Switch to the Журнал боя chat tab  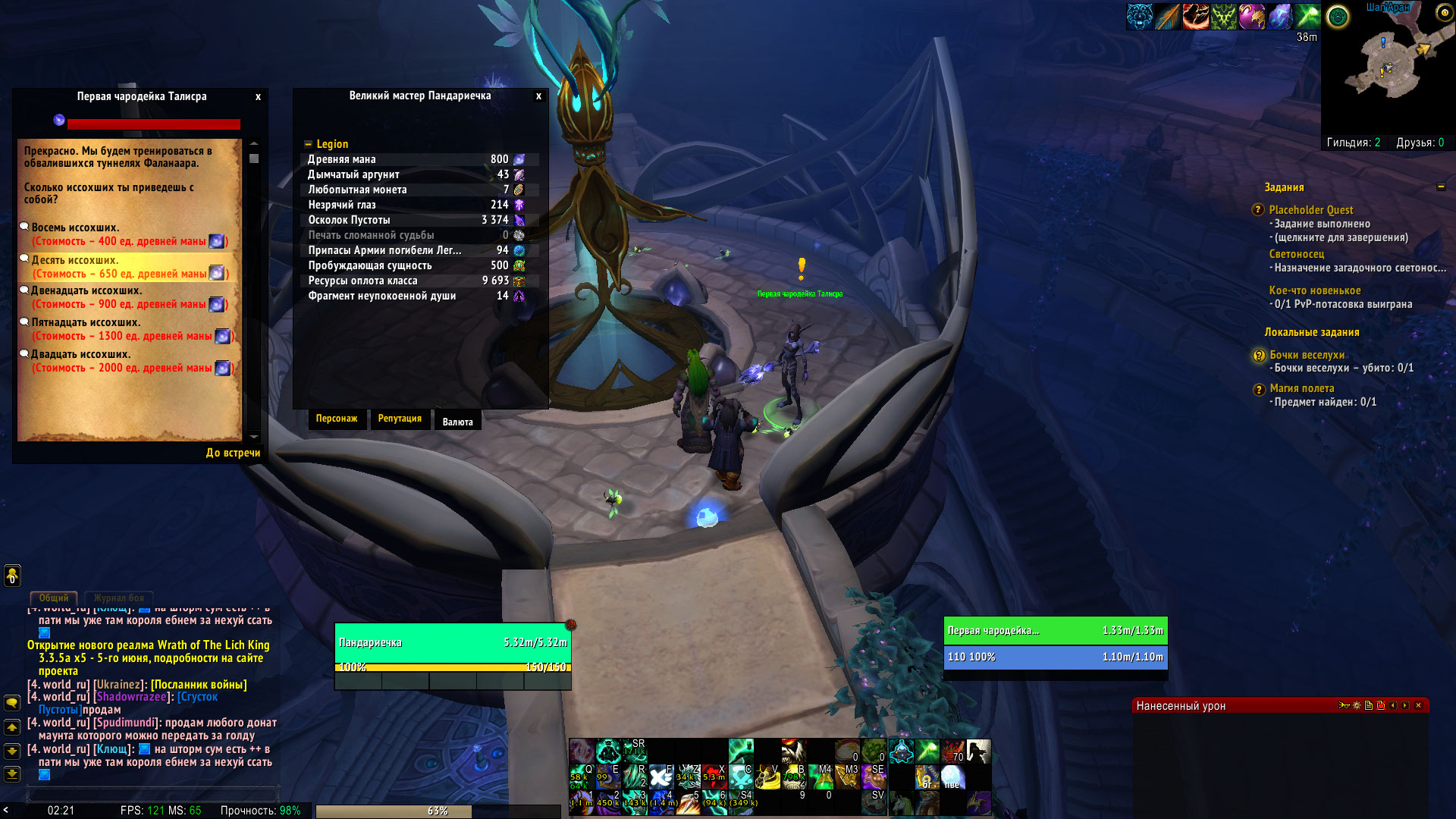[119, 598]
